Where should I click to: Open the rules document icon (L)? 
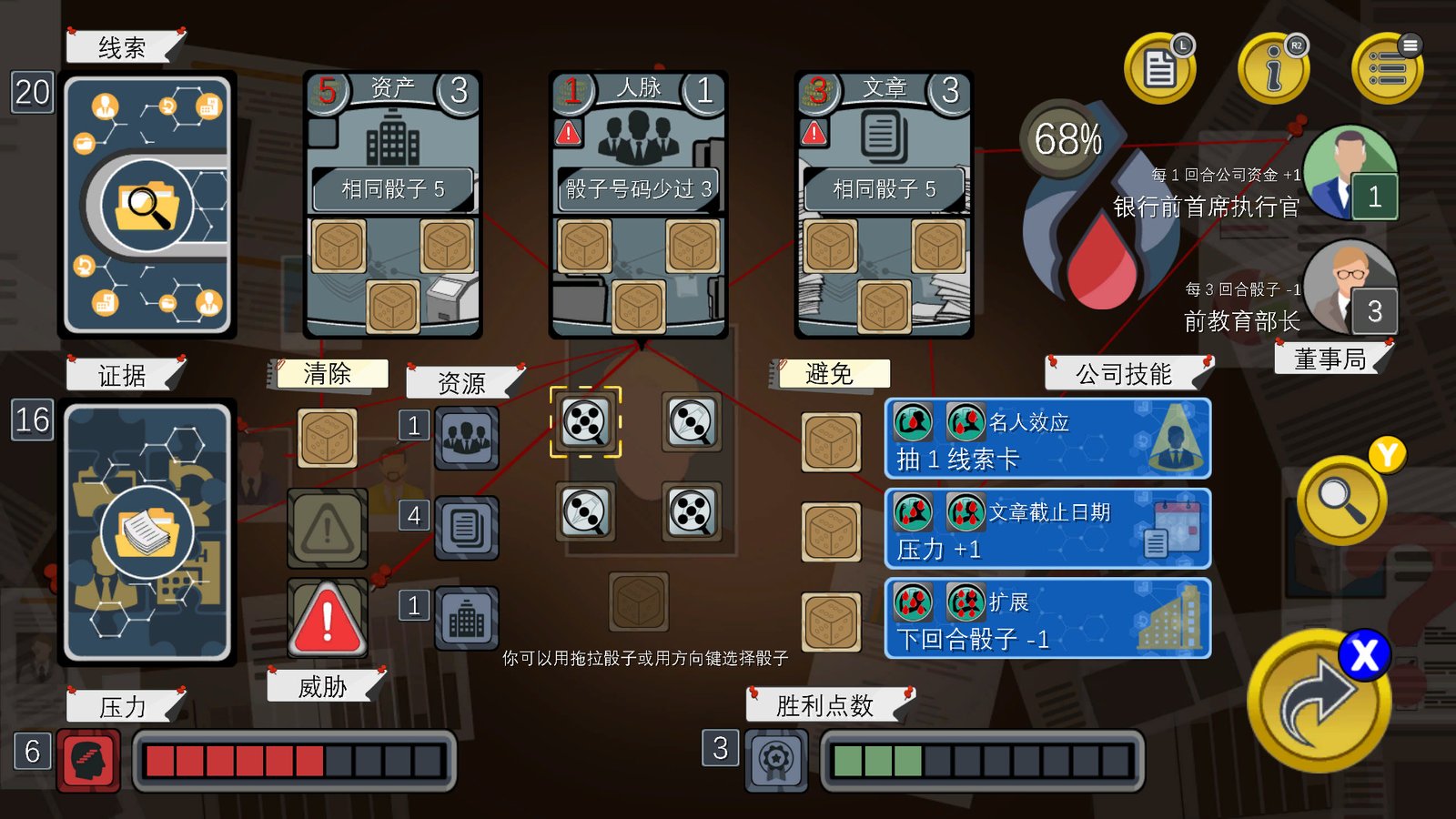tap(1159, 68)
